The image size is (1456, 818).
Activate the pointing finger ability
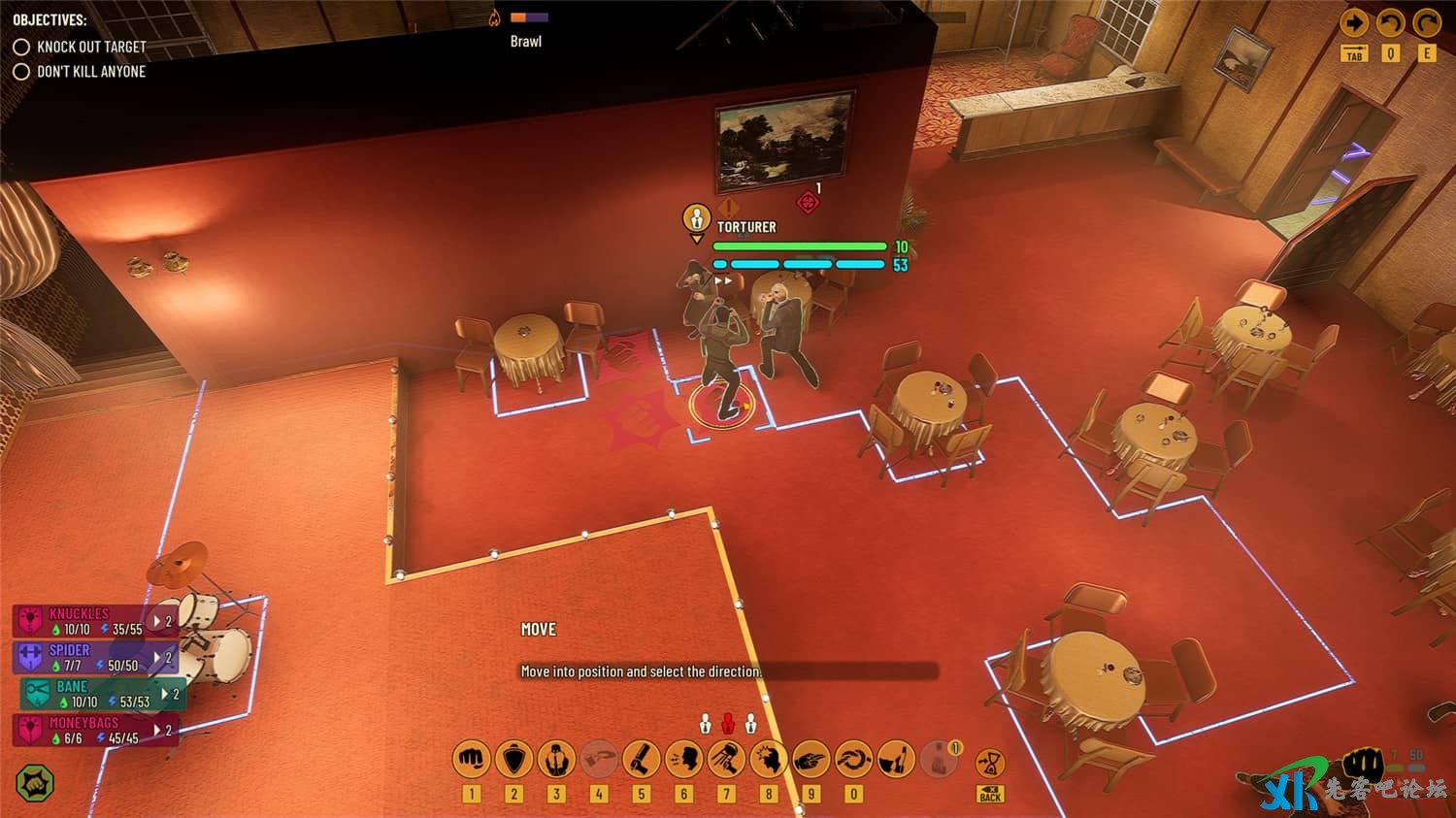click(x=811, y=759)
